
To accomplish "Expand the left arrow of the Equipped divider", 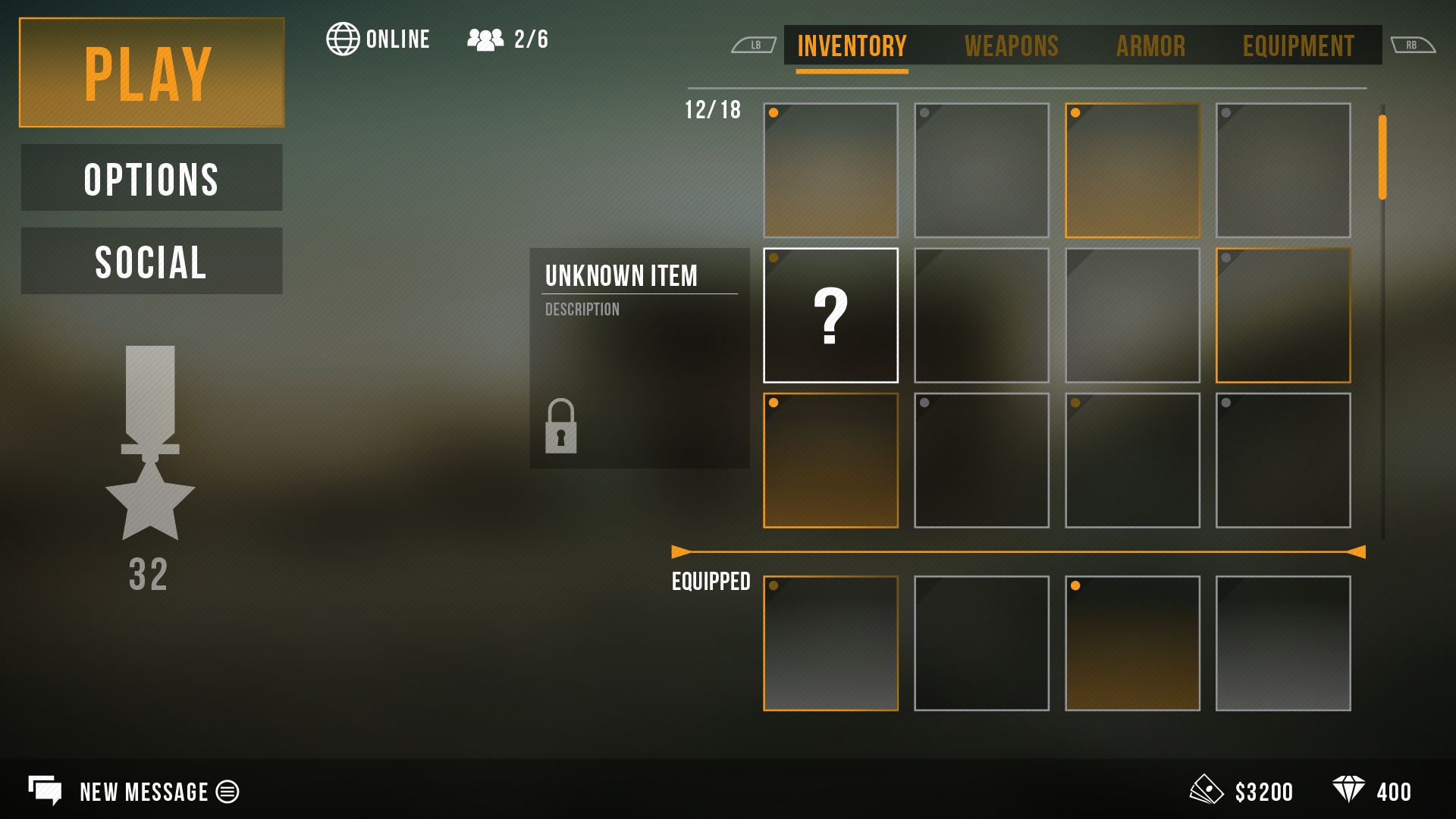I will pos(677,552).
